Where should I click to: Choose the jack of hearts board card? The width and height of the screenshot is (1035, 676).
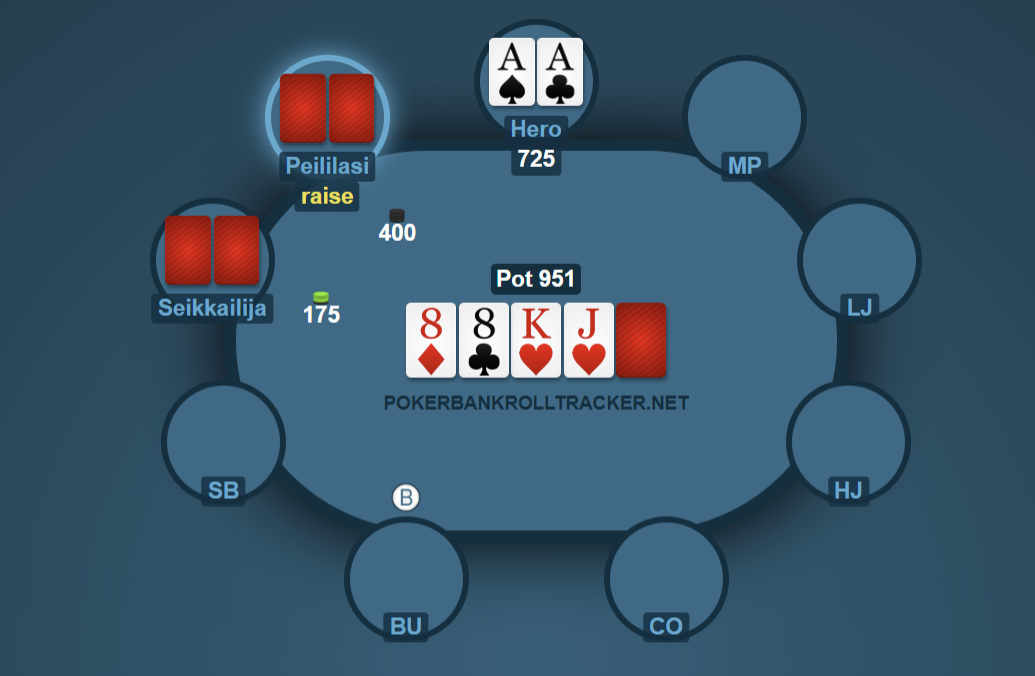pyautogui.click(x=588, y=340)
